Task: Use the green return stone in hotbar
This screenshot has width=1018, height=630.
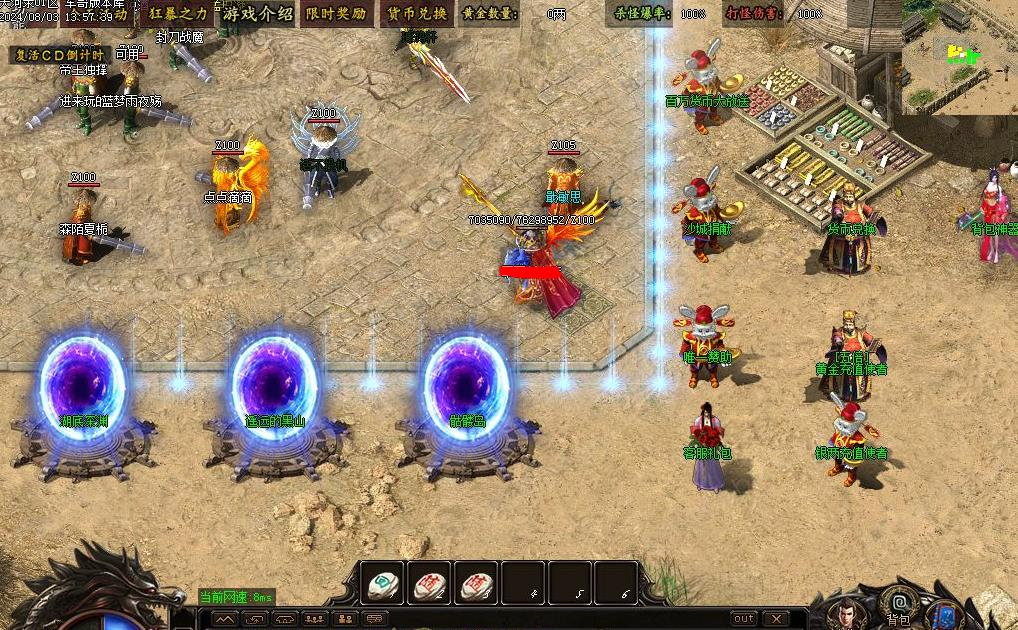Action: 382,583
